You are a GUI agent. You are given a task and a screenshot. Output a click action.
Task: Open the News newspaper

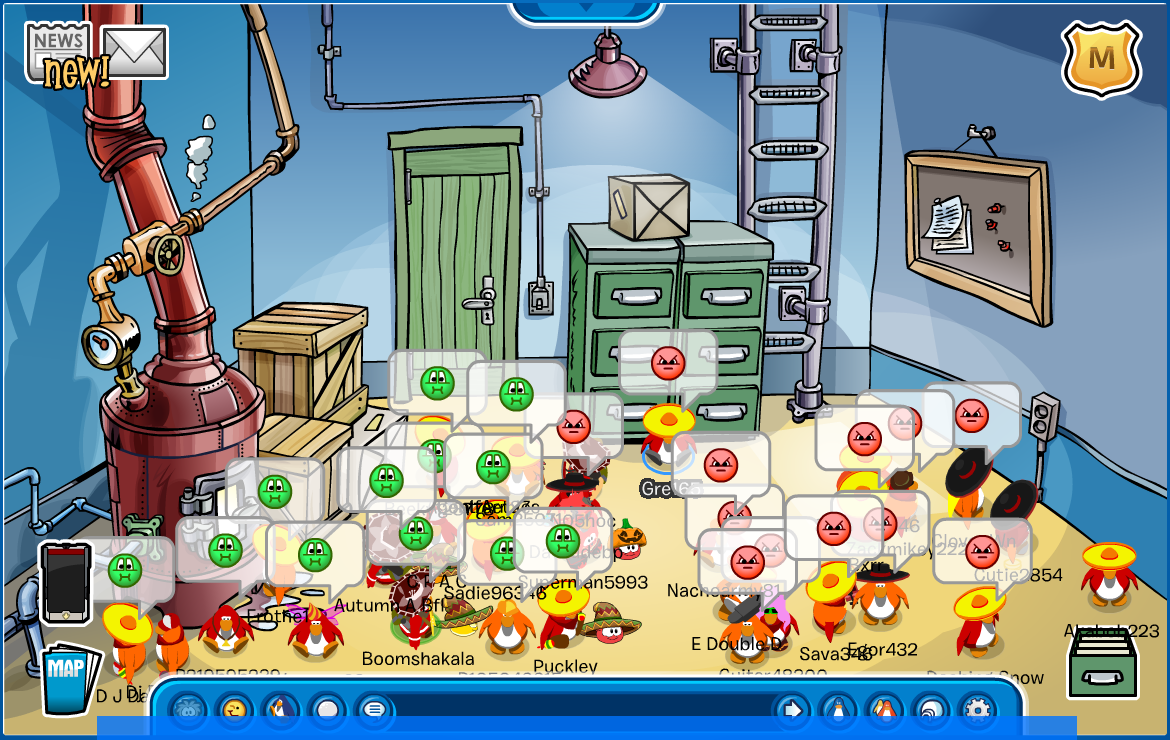point(58,48)
